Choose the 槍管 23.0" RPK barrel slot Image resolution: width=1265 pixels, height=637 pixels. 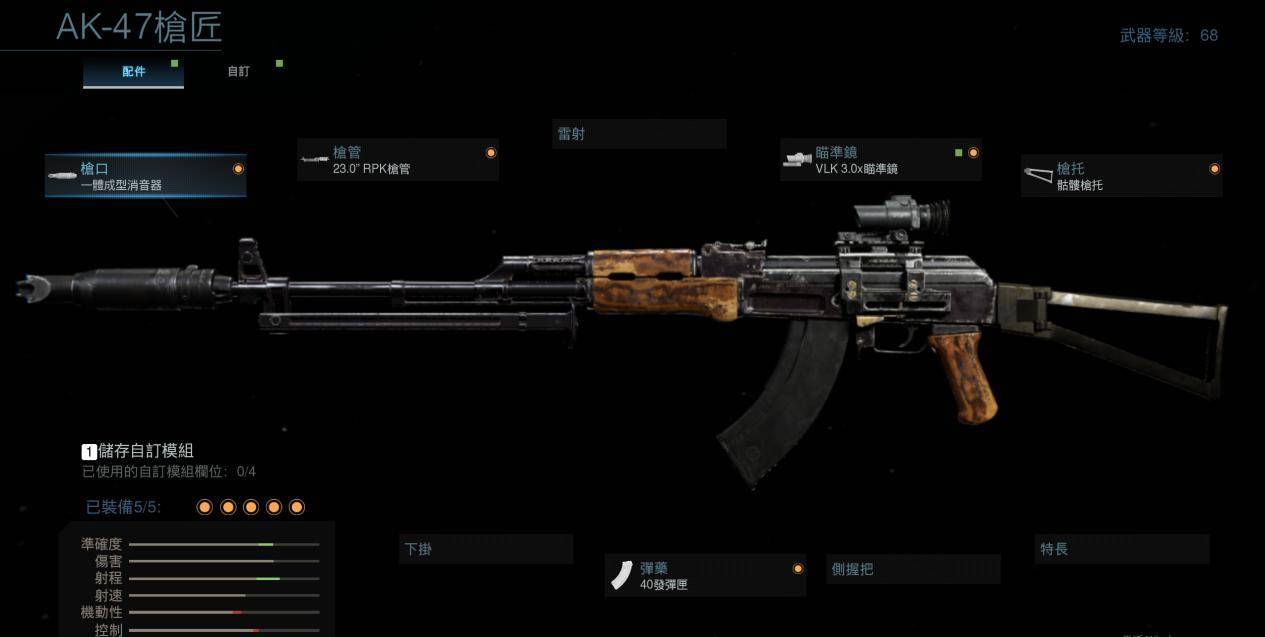[397, 160]
